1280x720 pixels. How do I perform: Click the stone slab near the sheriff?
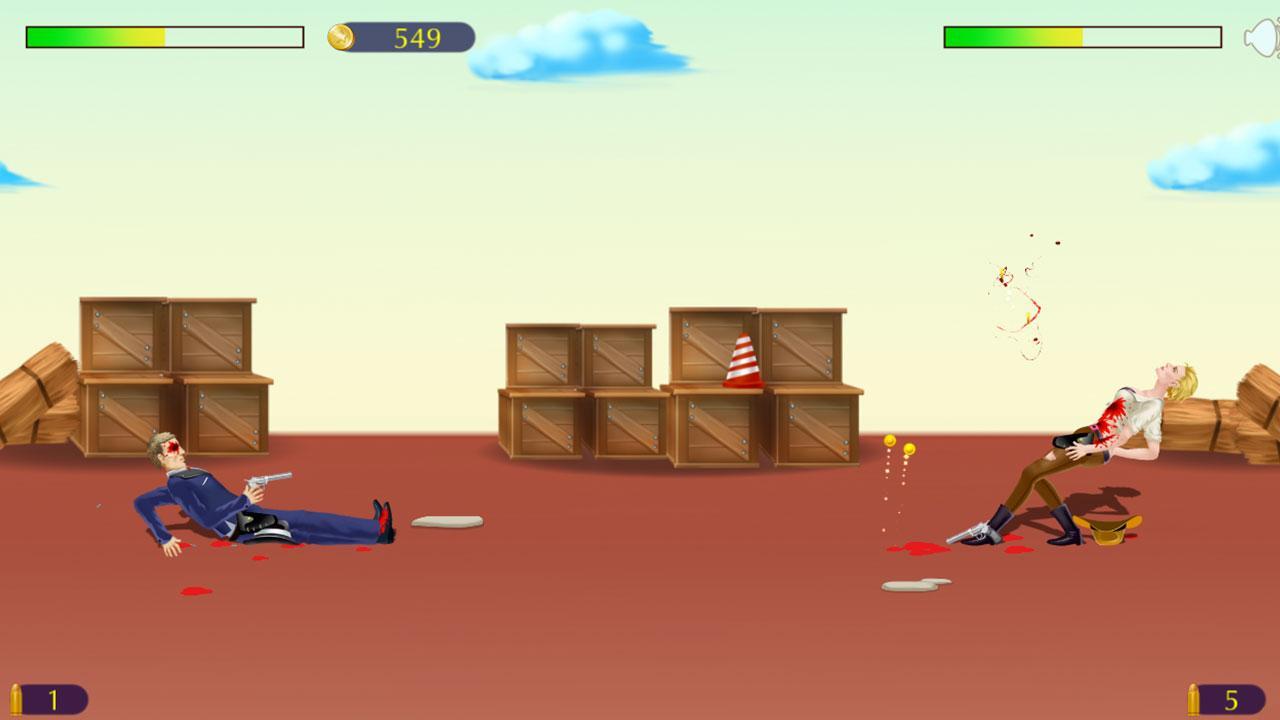tap(445, 521)
